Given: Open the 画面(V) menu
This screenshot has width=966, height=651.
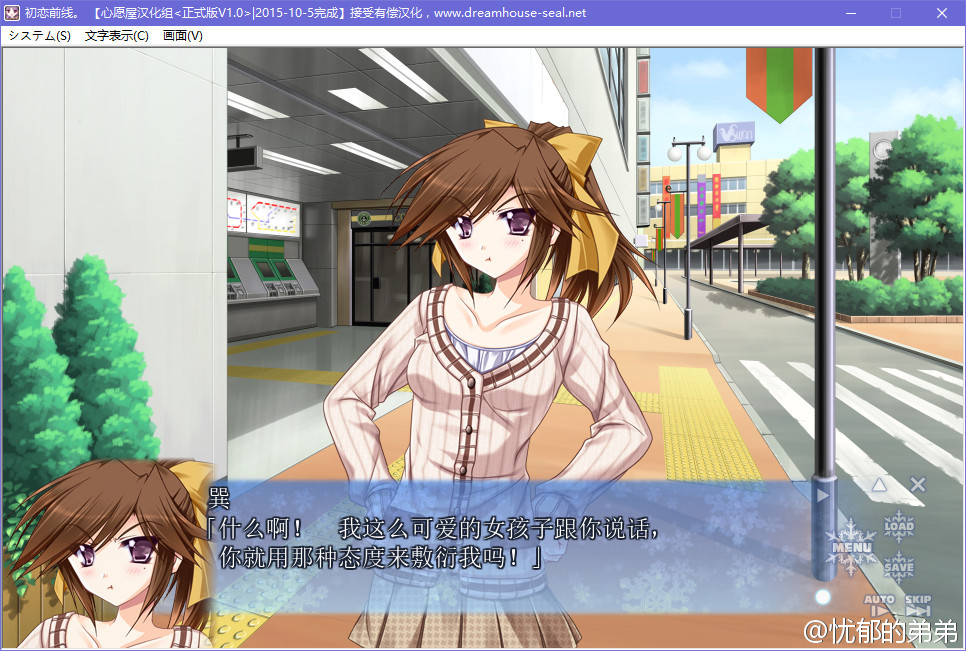Looking at the screenshot, I should (x=183, y=35).
